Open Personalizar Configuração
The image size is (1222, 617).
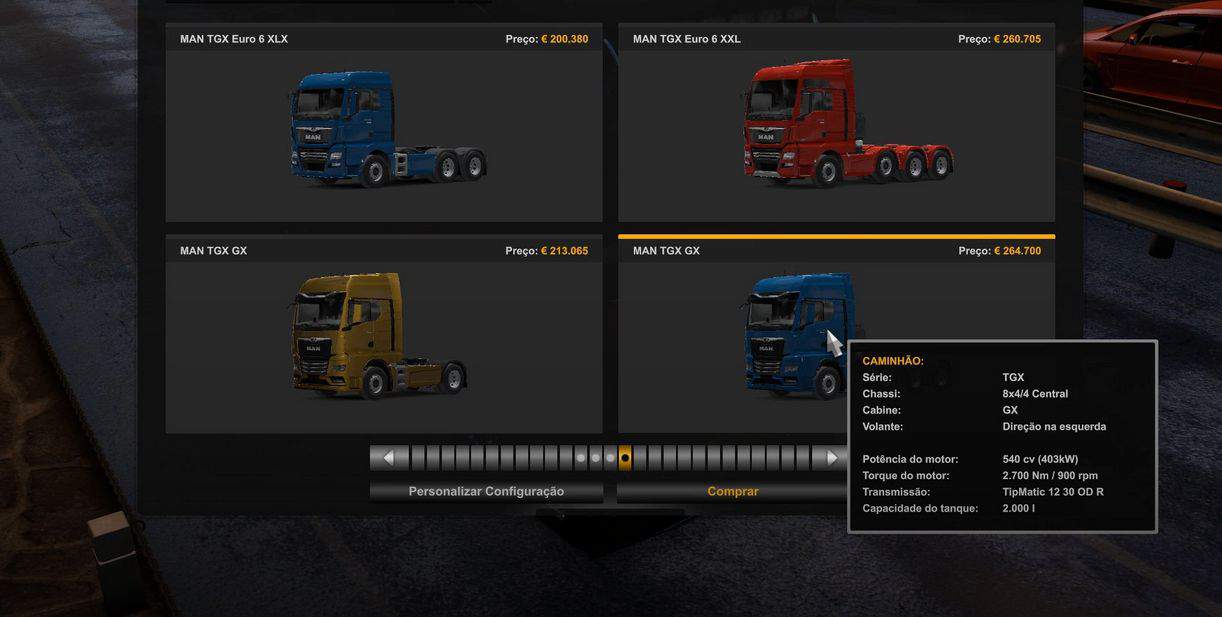point(486,491)
